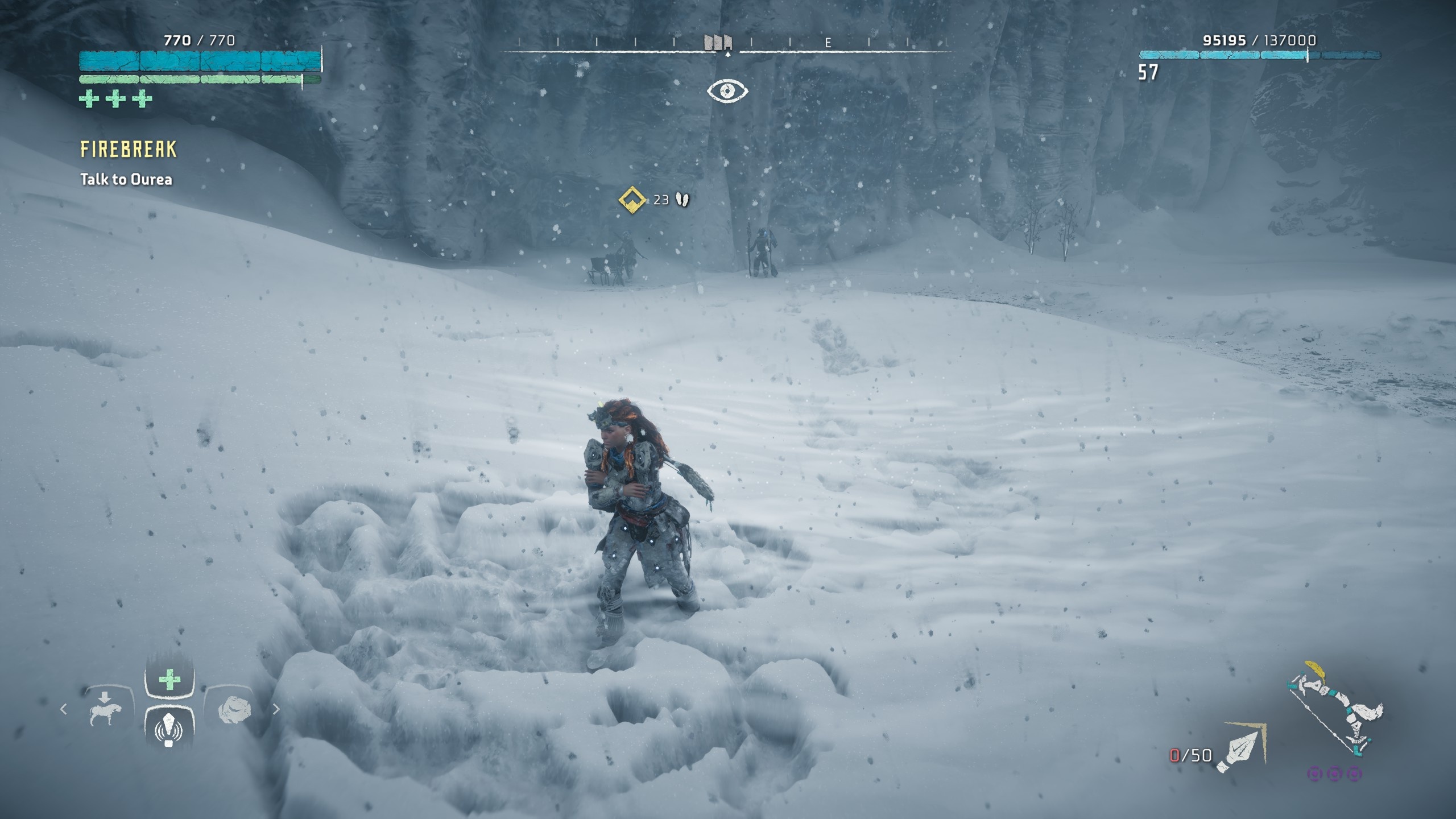Cycle tools with the left arrow

[64, 709]
